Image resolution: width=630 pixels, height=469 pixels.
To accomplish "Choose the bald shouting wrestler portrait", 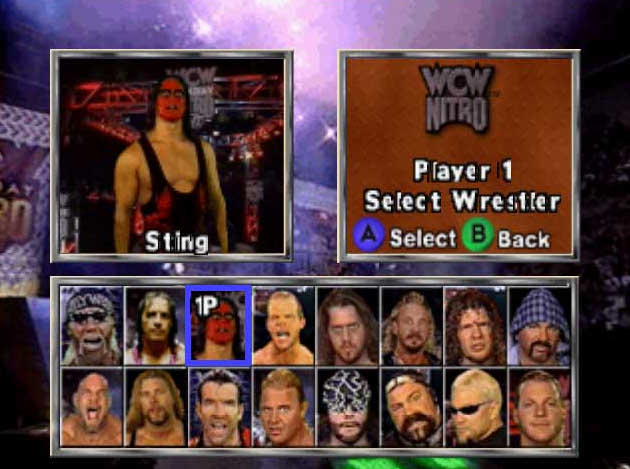I will [90, 407].
